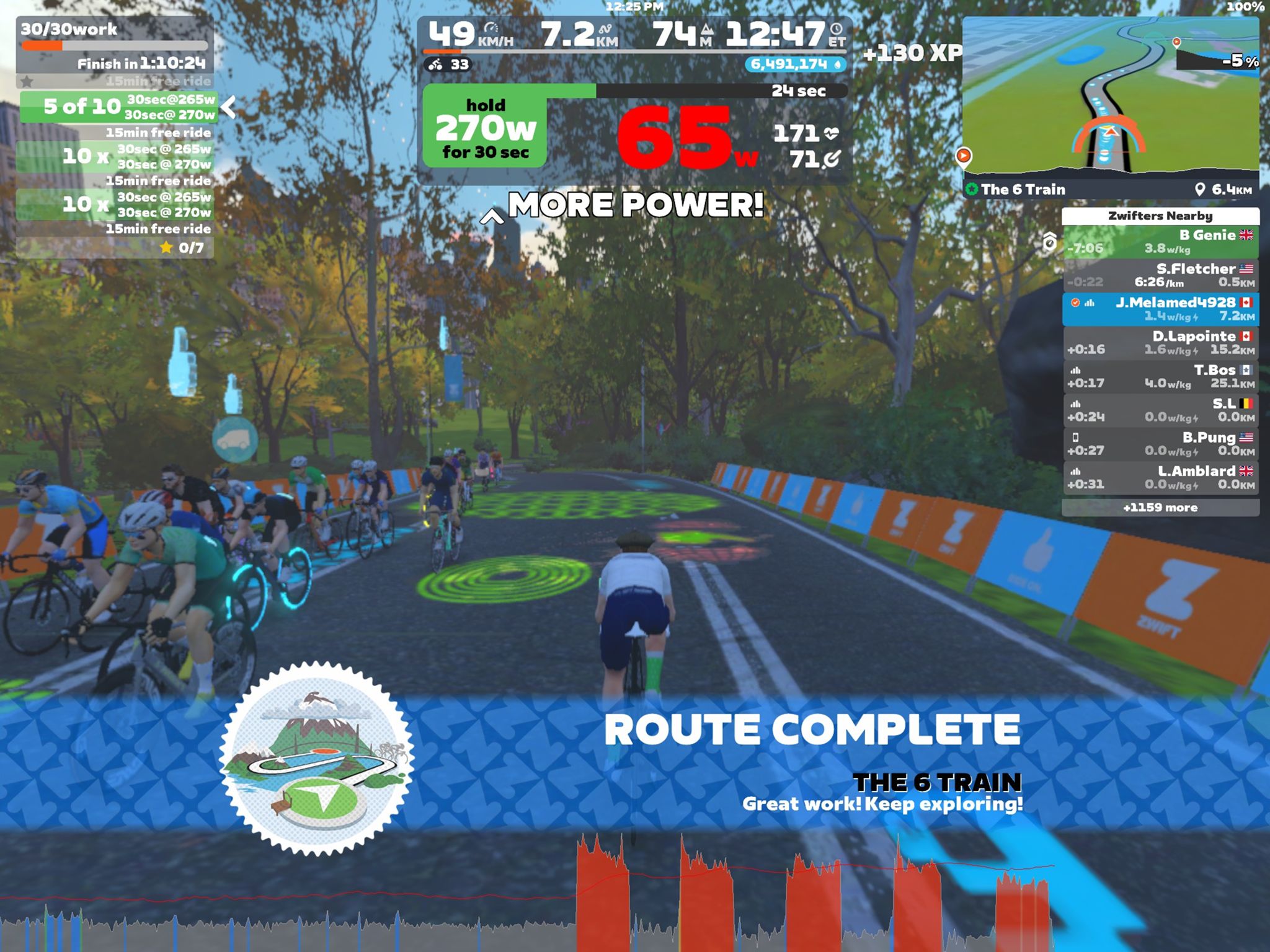Select the current 5 of 10 interval block

(x=118, y=107)
